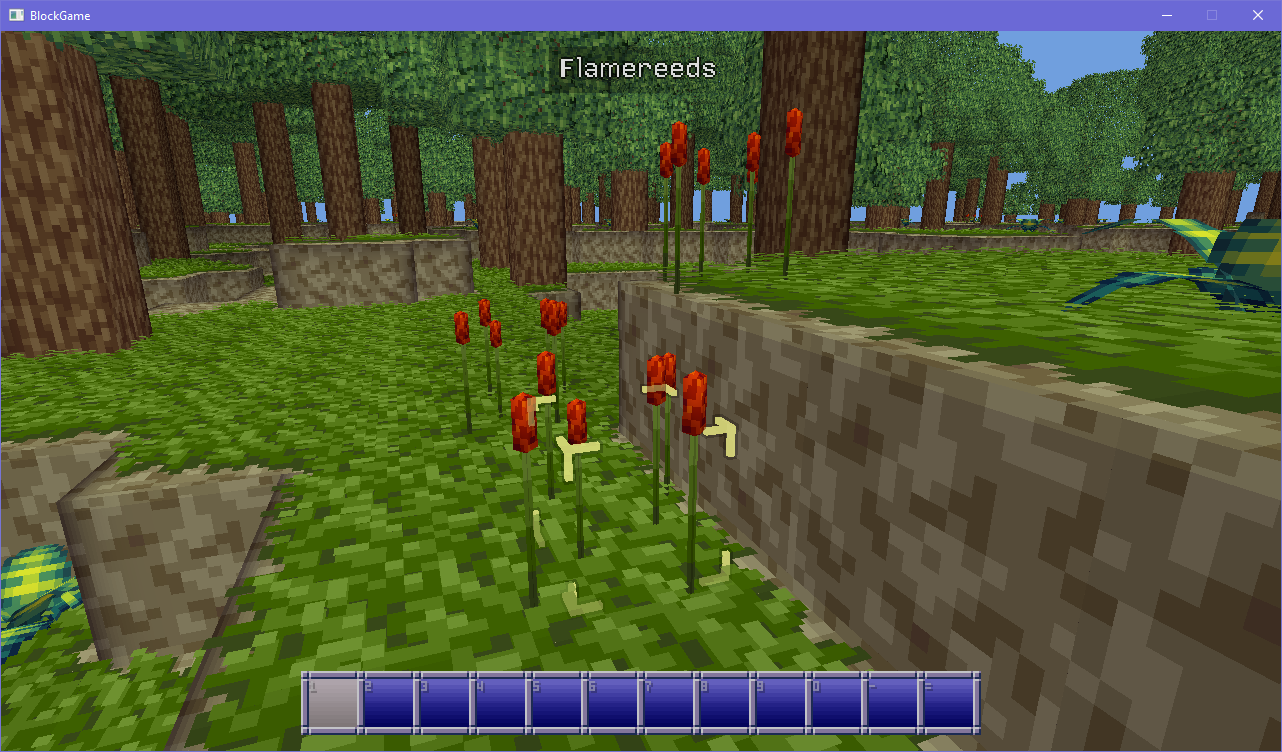Select hotbar slot 1
The width and height of the screenshot is (1282, 752).
[332, 703]
